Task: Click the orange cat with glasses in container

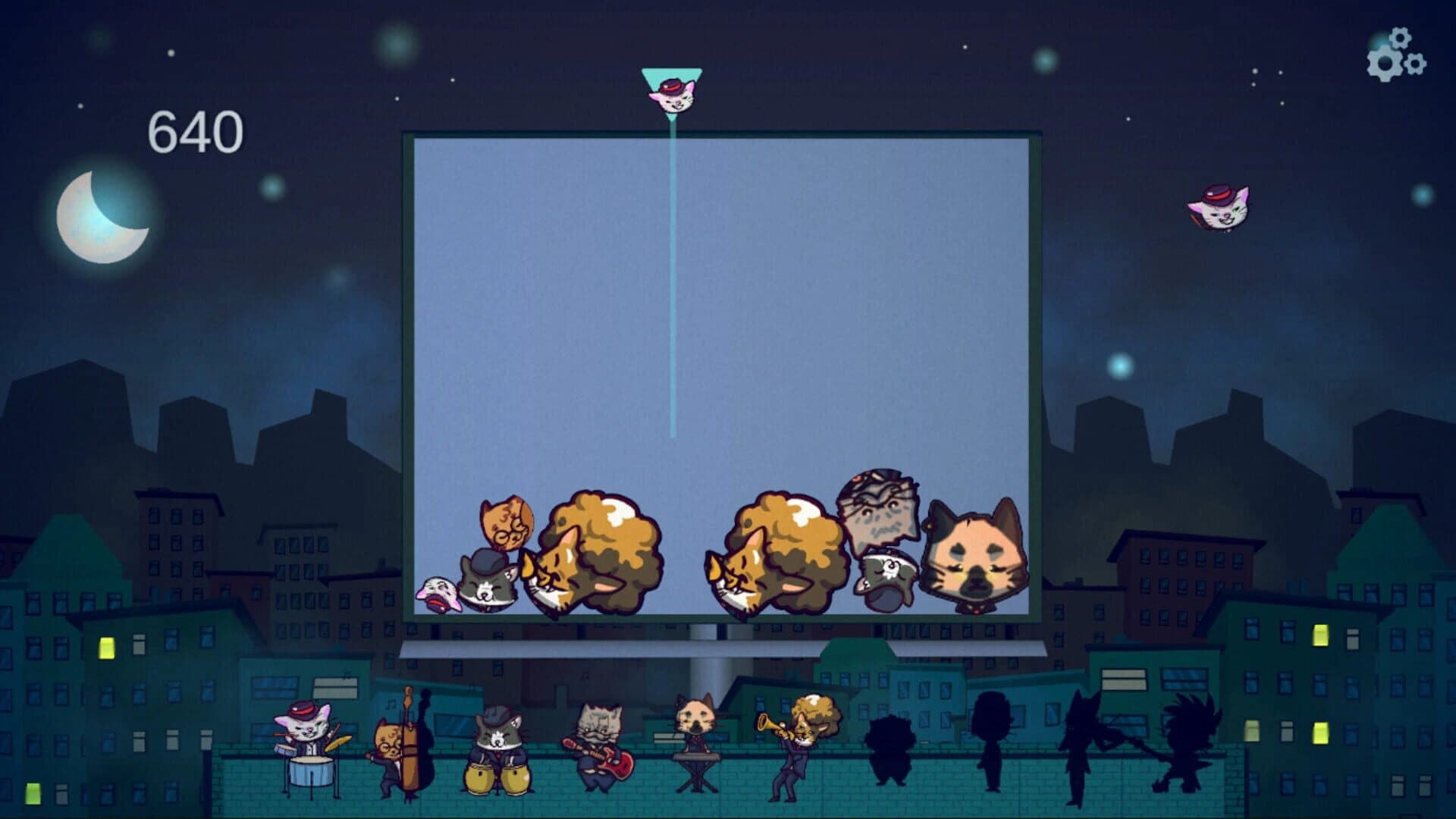Action: coord(507,523)
